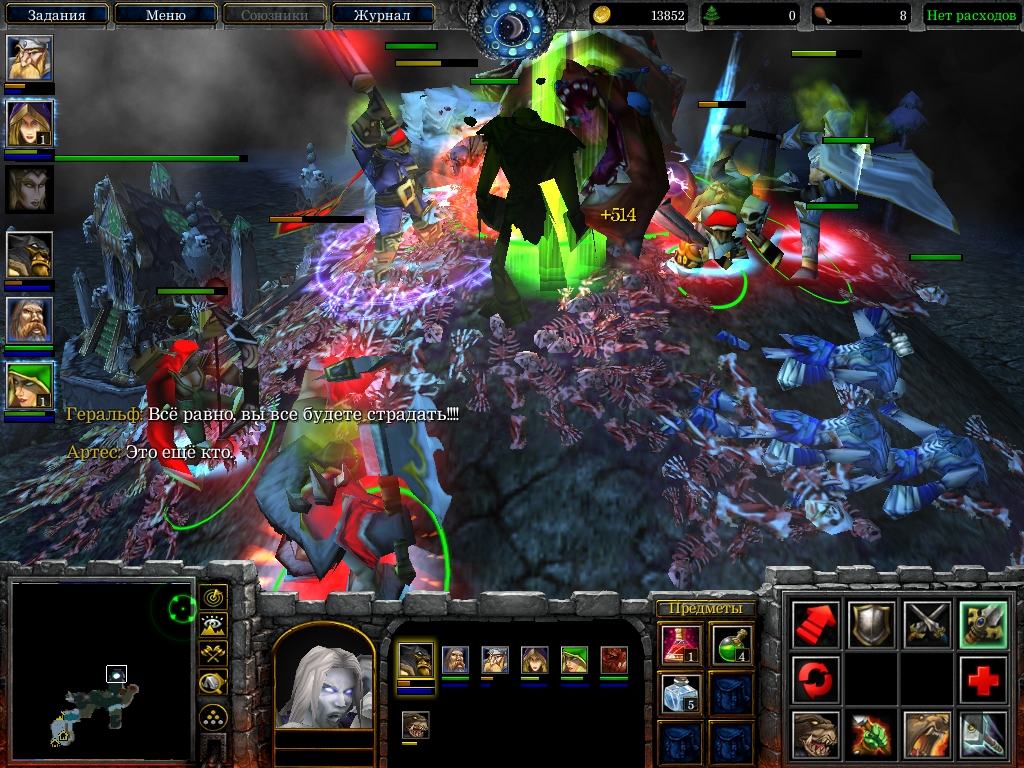Open the Задания quests menu

(55, 15)
